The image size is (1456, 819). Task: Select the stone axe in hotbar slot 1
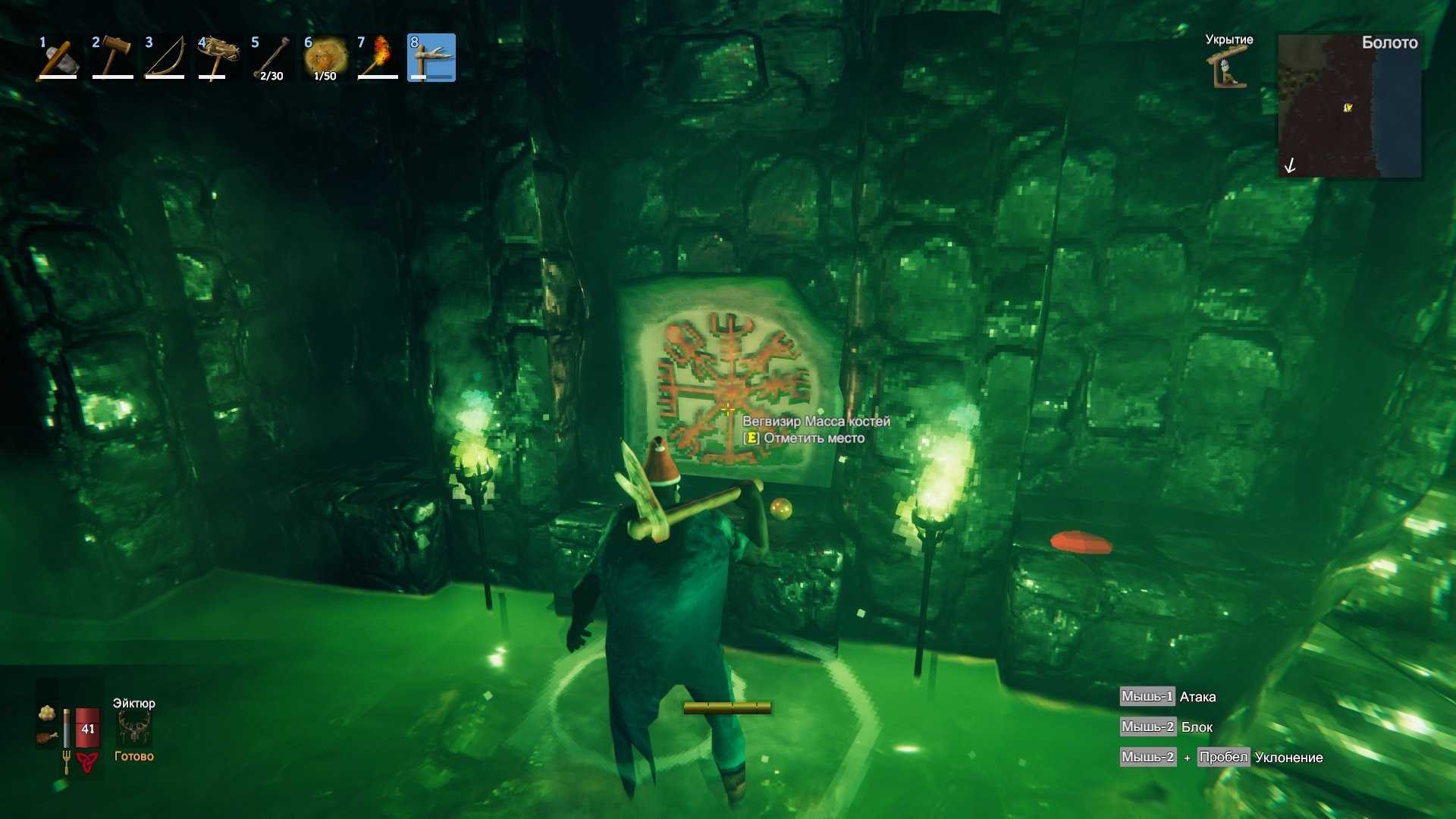coord(58,58)
